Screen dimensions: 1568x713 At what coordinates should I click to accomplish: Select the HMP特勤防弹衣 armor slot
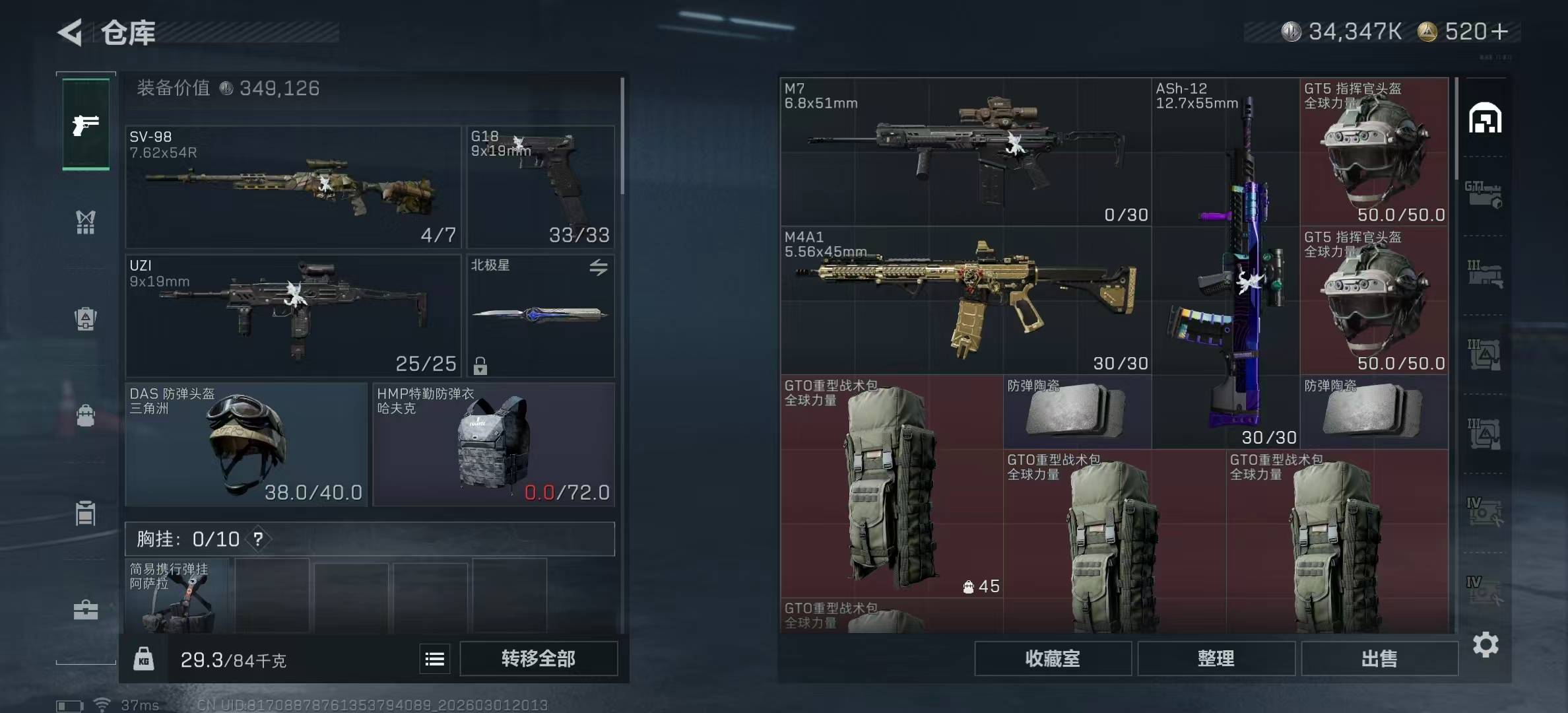tap(494, 444)
